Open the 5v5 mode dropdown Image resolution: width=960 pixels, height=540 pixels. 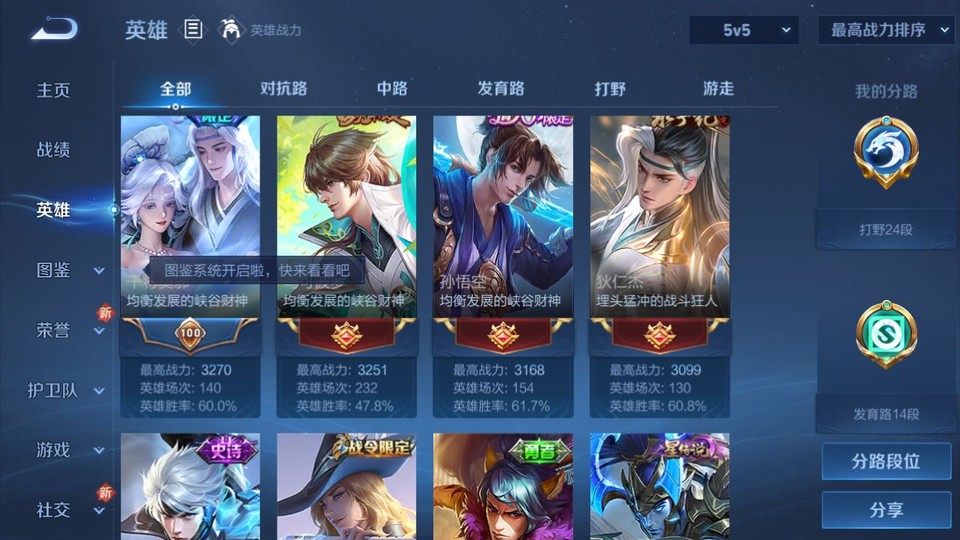(743, 30)
